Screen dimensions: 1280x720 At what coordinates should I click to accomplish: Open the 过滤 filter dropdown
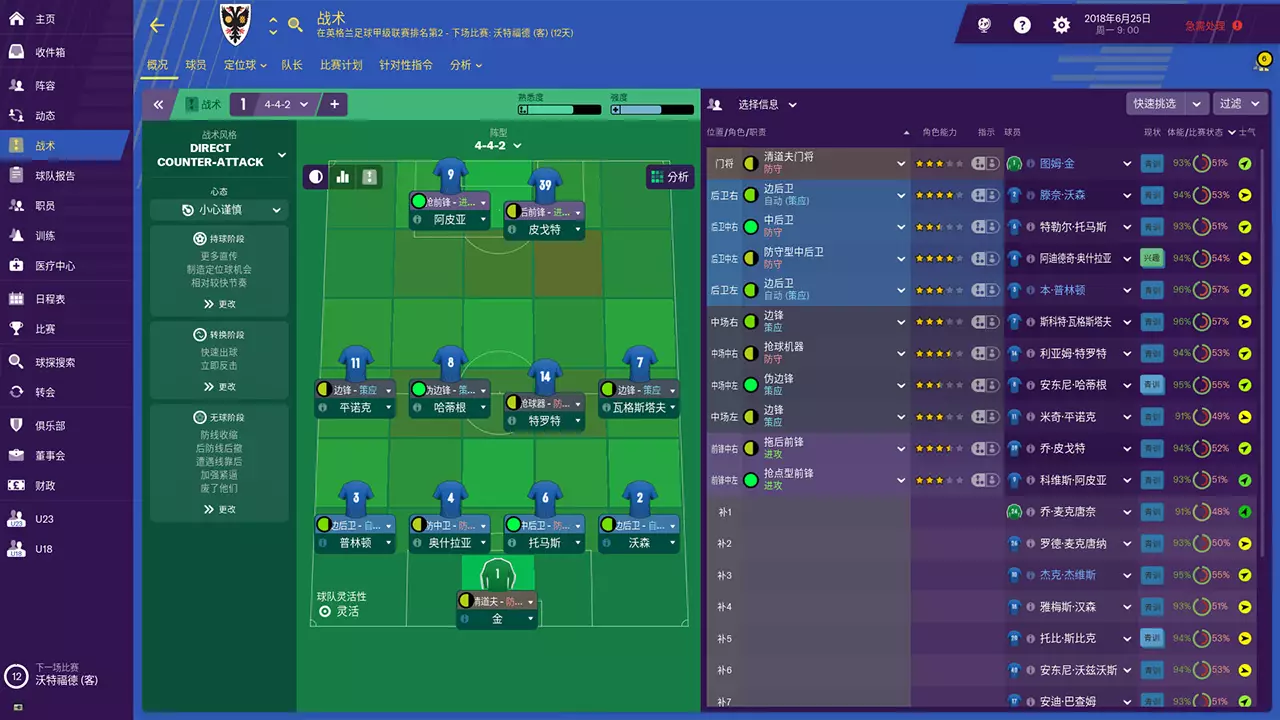tap(1237, 103)
